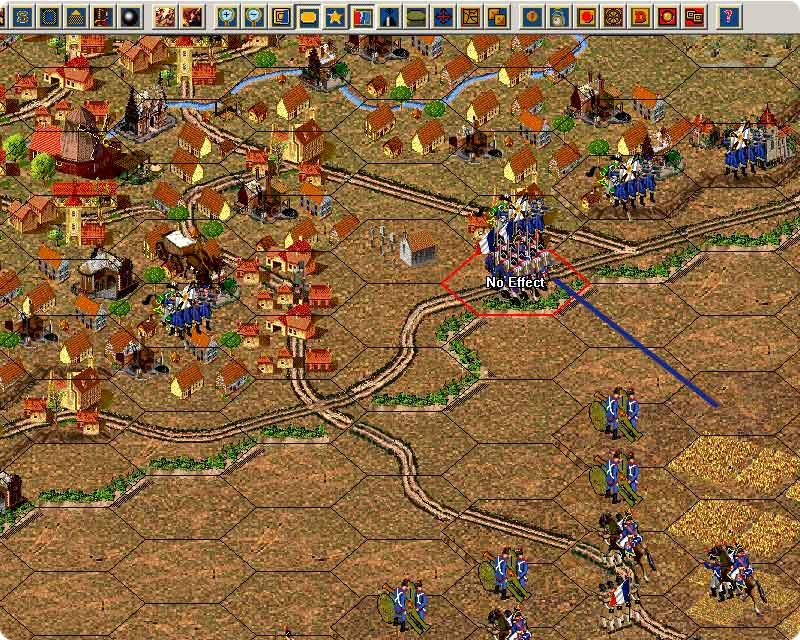This screenshot has width=800, height=640.
Task: Click the red-white-blue flag toolbar button
Action: [363, 16]
